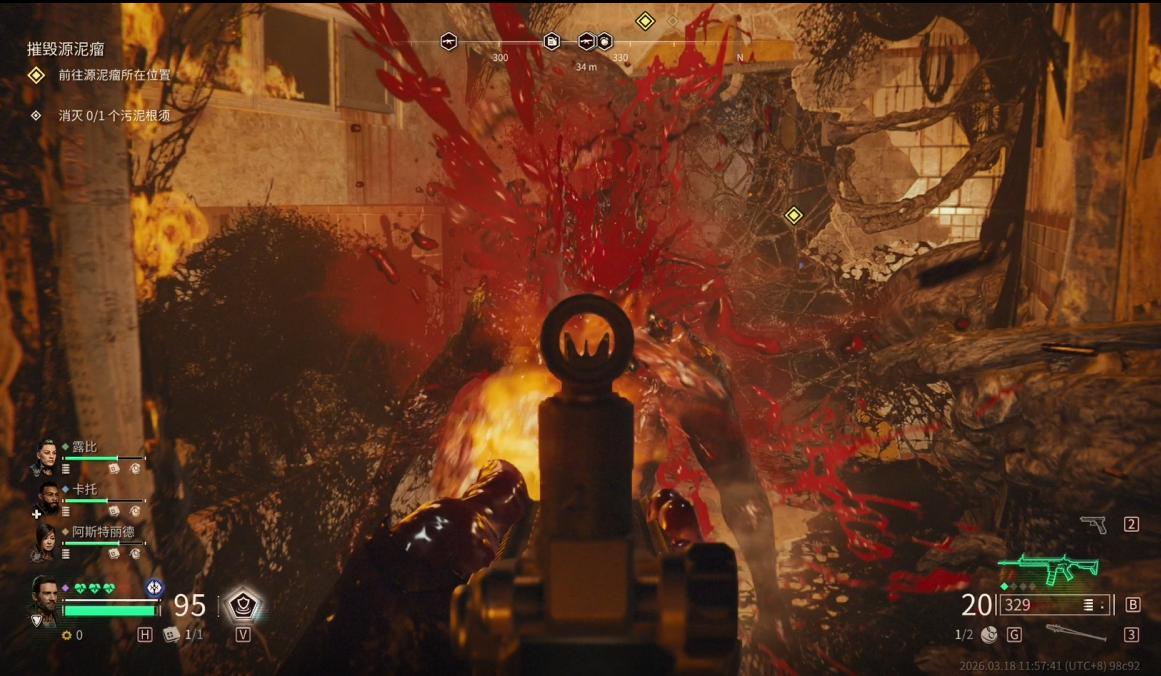Screen dimensions: 1161x676
Task: Select teammate 卡托's portrait
Action: point(46,499)
